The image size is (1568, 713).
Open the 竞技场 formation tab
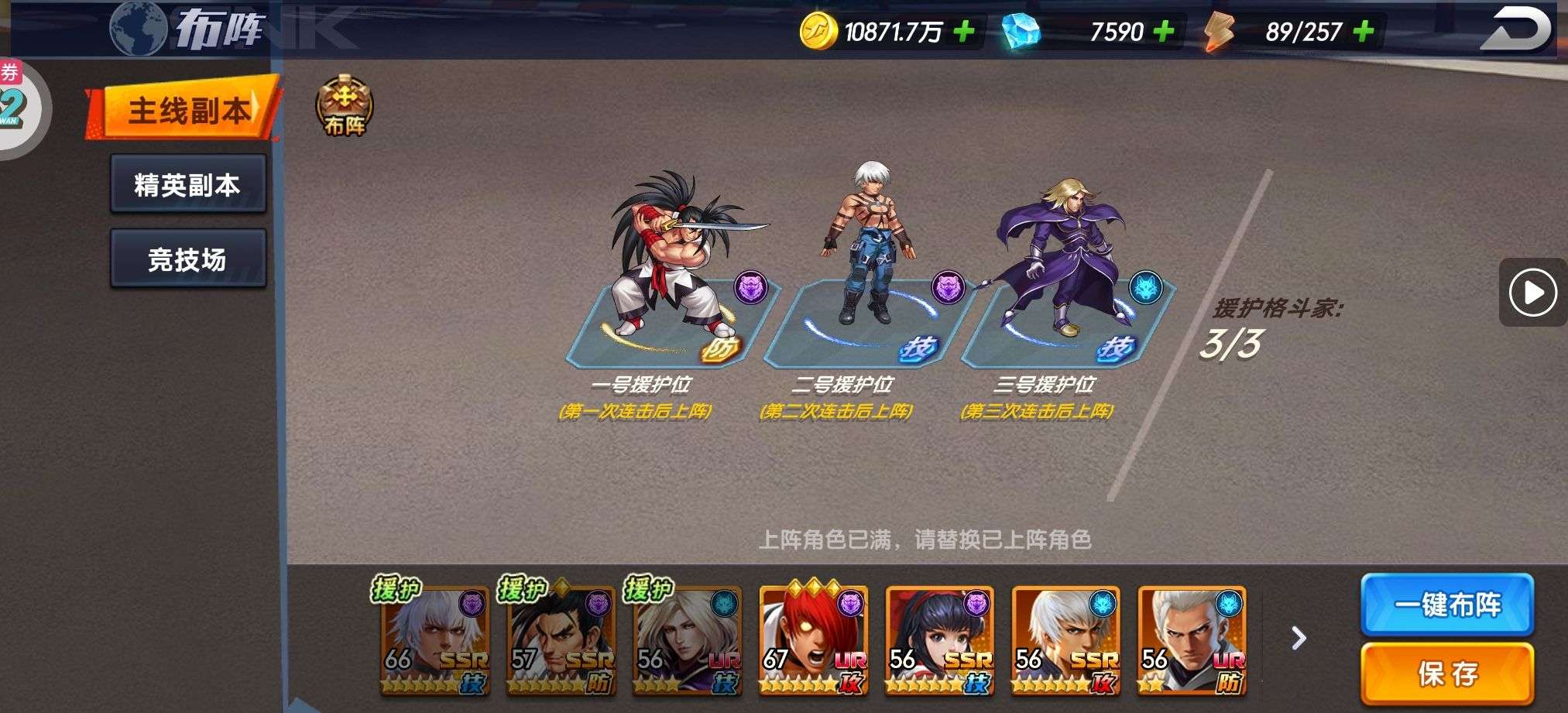coord(188,259)
